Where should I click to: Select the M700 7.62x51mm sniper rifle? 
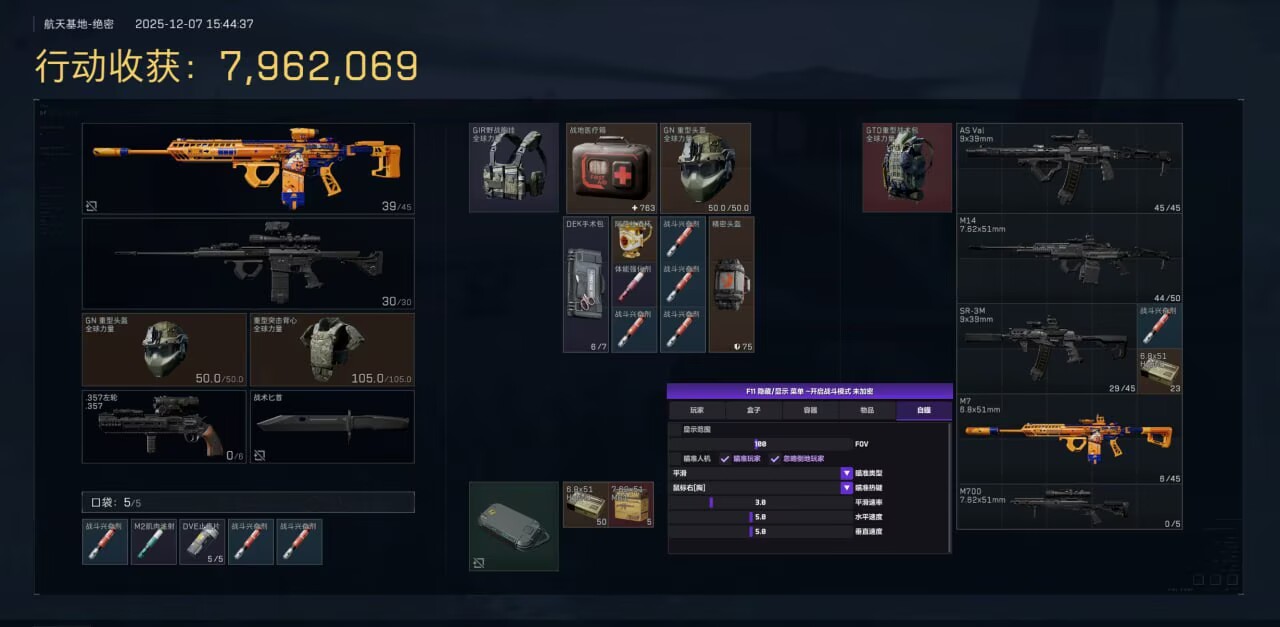coord(1069,507)
